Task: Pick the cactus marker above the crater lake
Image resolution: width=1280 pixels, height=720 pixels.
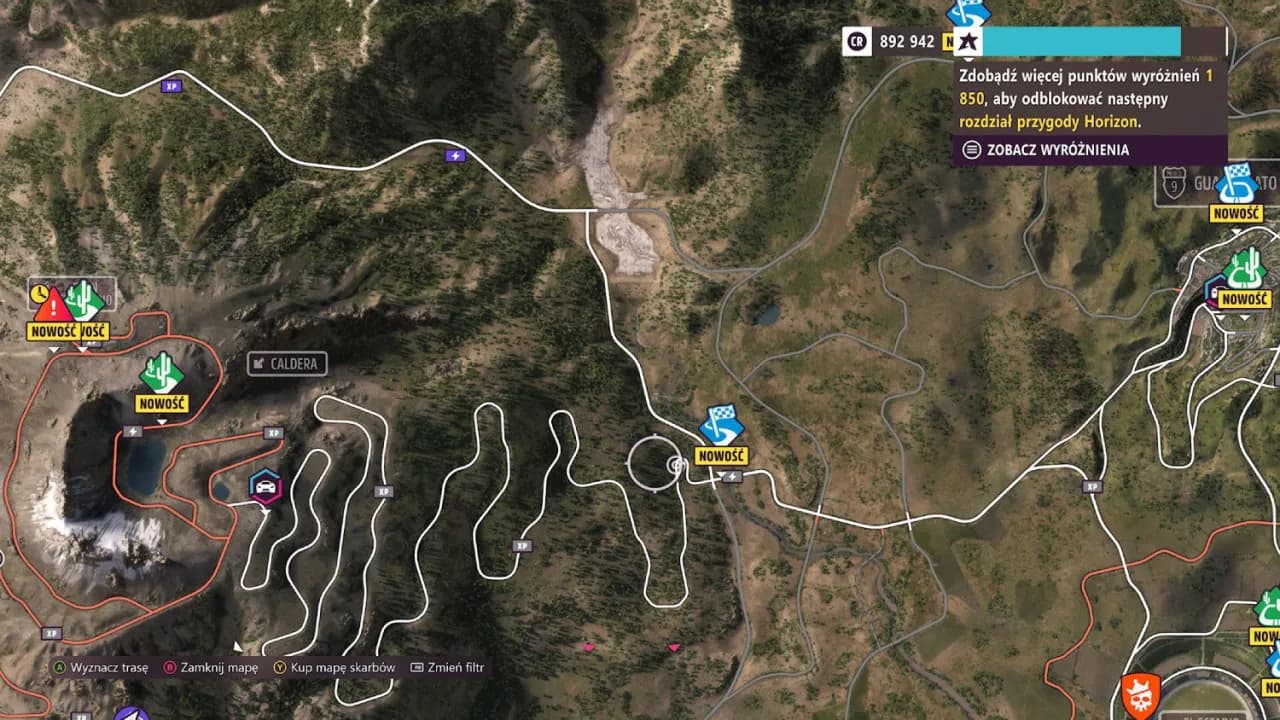Action: [161, 373]
